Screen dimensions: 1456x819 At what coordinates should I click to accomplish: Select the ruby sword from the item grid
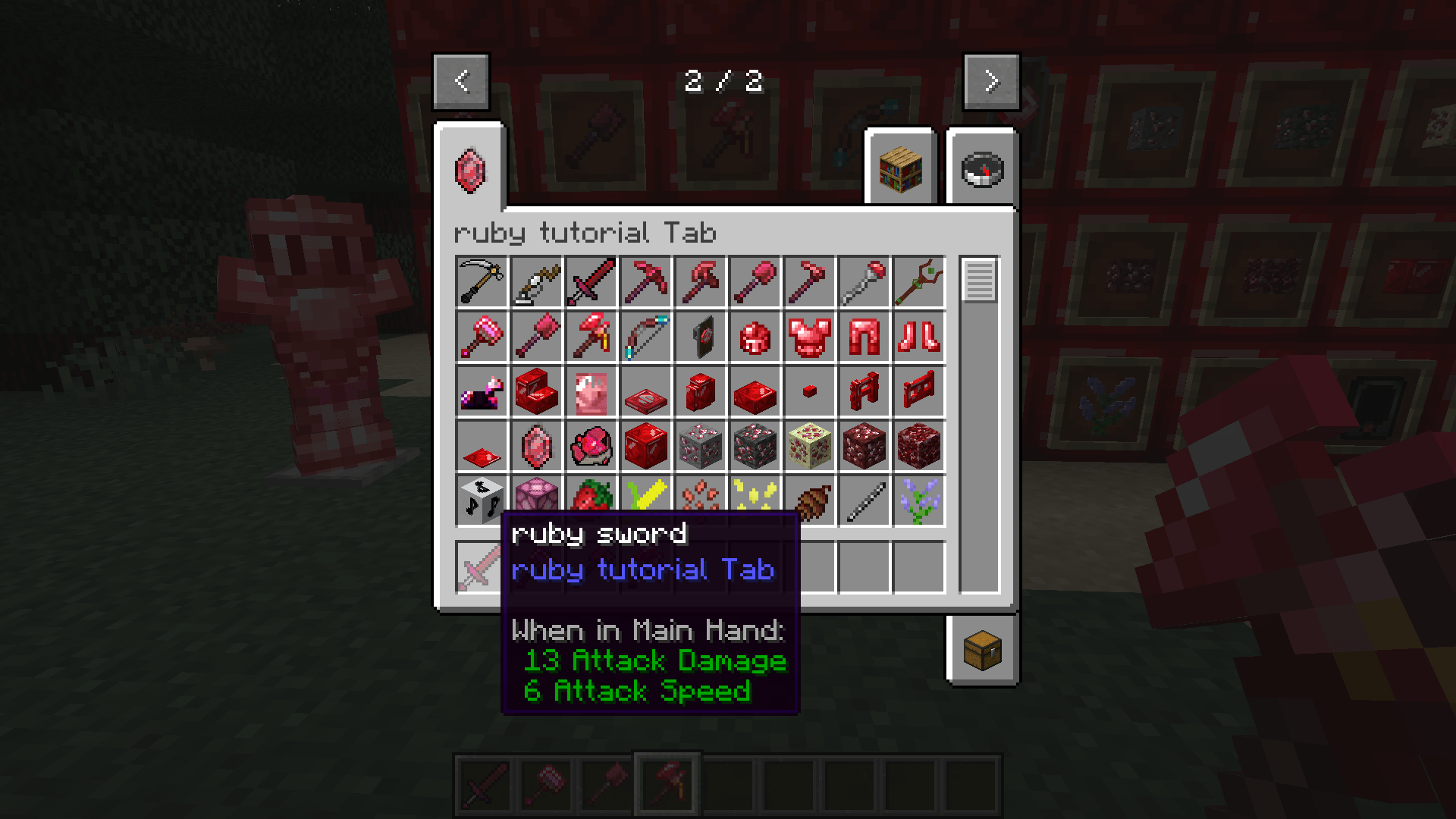click(590, 282)
